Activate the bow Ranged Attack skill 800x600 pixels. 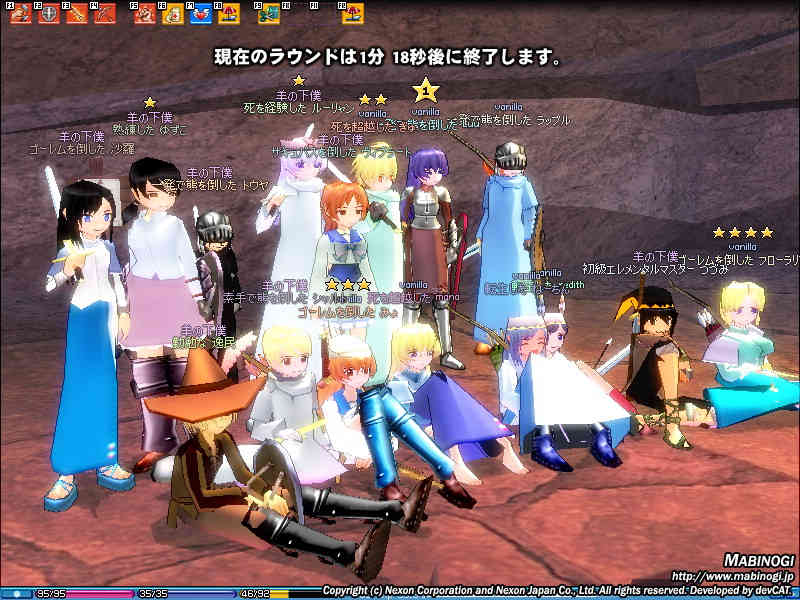click(104, 14)
